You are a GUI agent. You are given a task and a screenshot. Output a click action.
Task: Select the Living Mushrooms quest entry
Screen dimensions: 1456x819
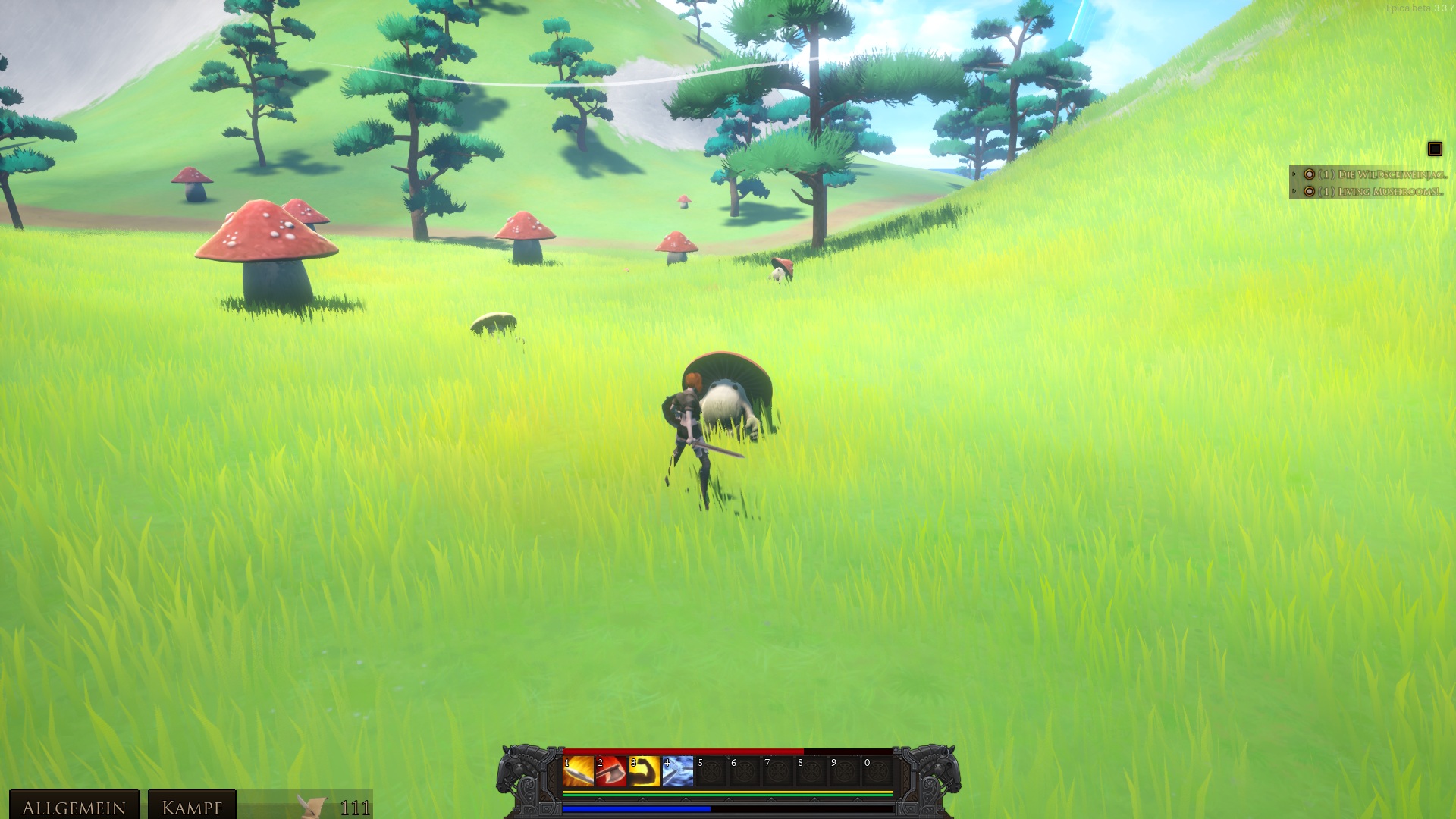pos(1380,192)
